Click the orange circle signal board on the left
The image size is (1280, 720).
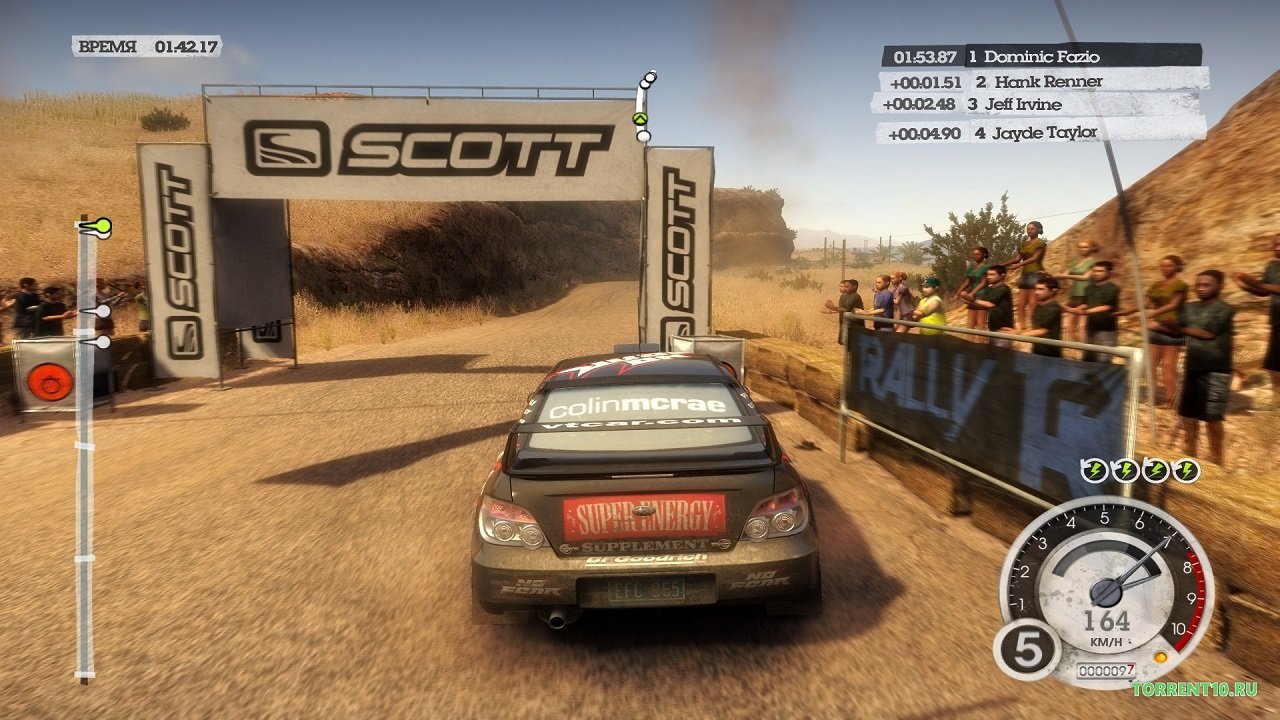click(49, 380)
